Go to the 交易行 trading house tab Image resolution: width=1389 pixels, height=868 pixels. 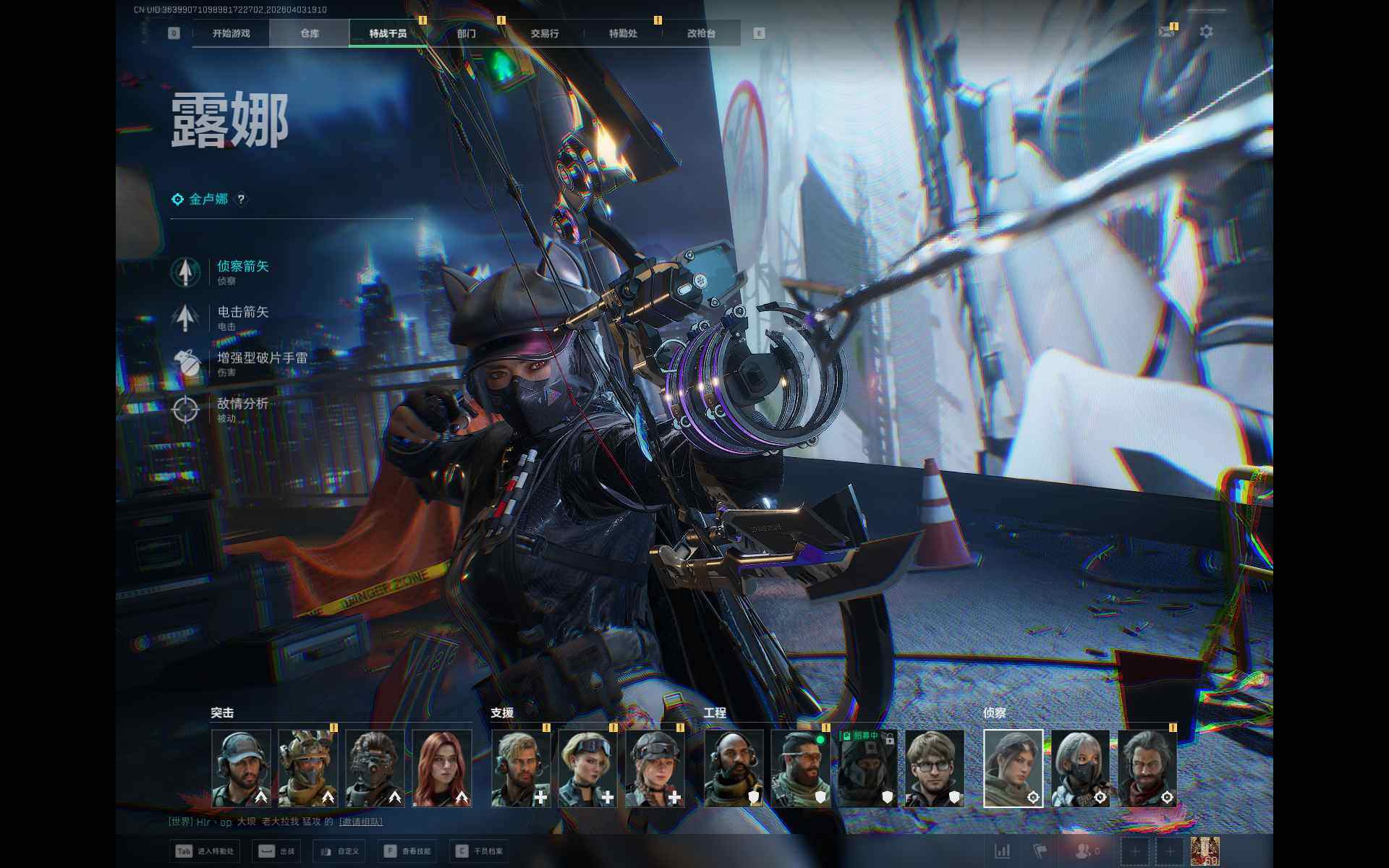[545, 33]
